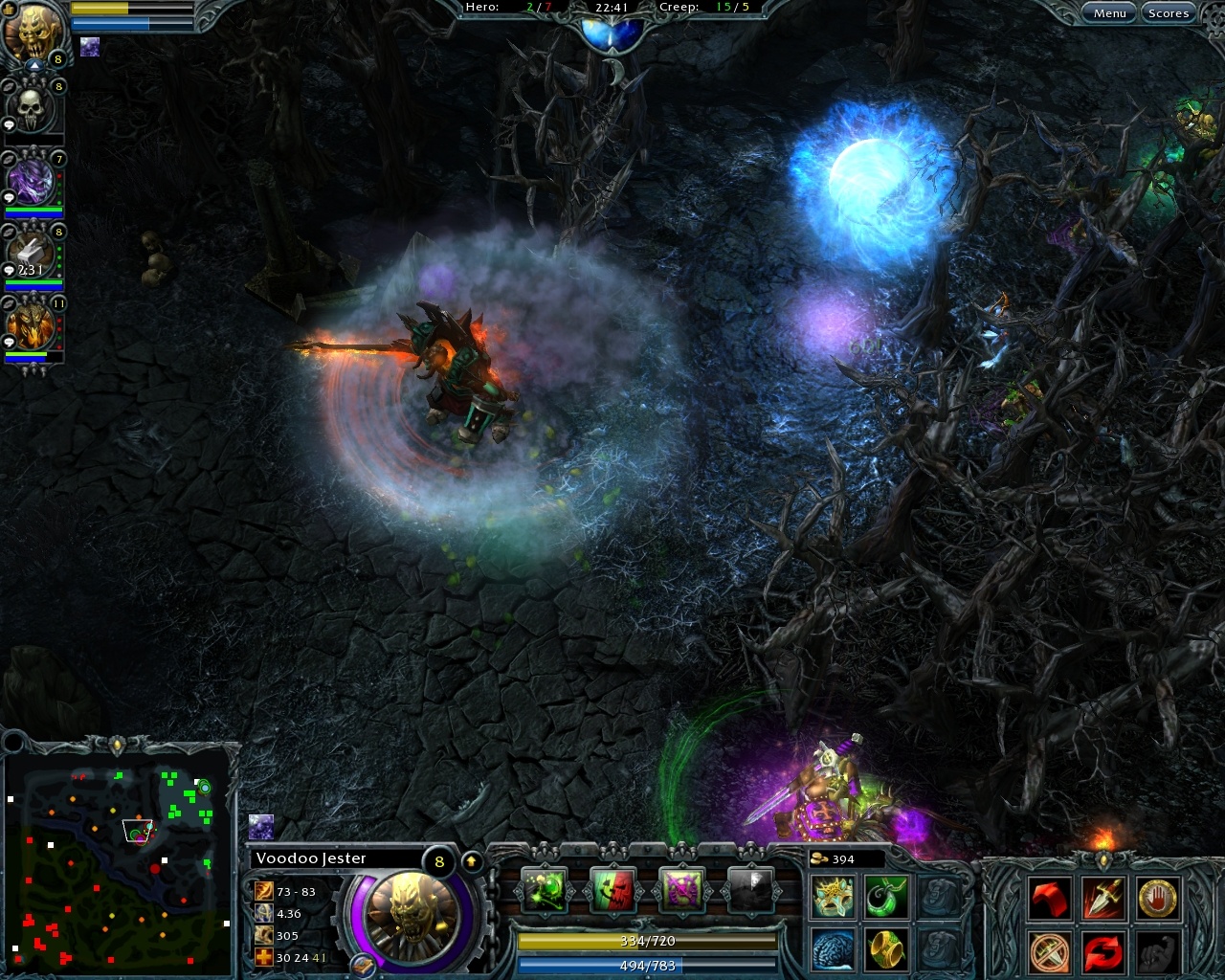
Task: Issue the Attack command with the dagger icon
Action: 1102,898
